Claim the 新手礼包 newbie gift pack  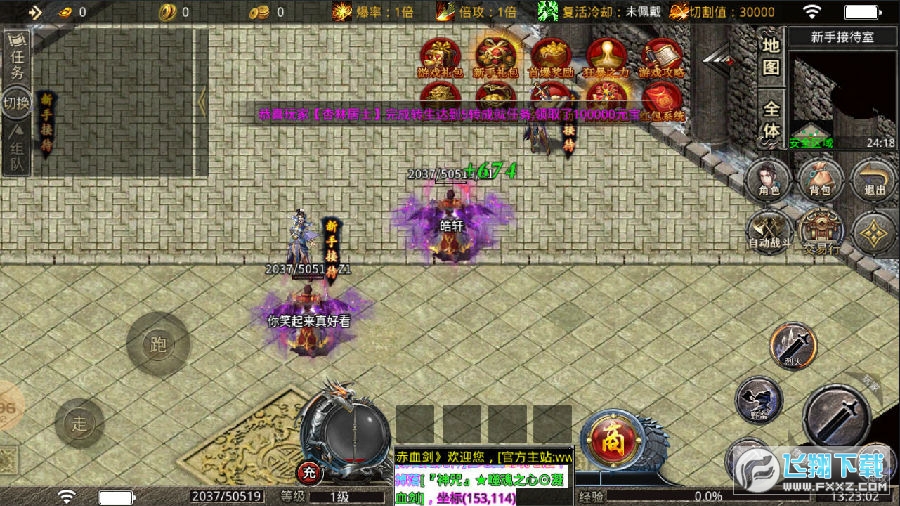496,57
